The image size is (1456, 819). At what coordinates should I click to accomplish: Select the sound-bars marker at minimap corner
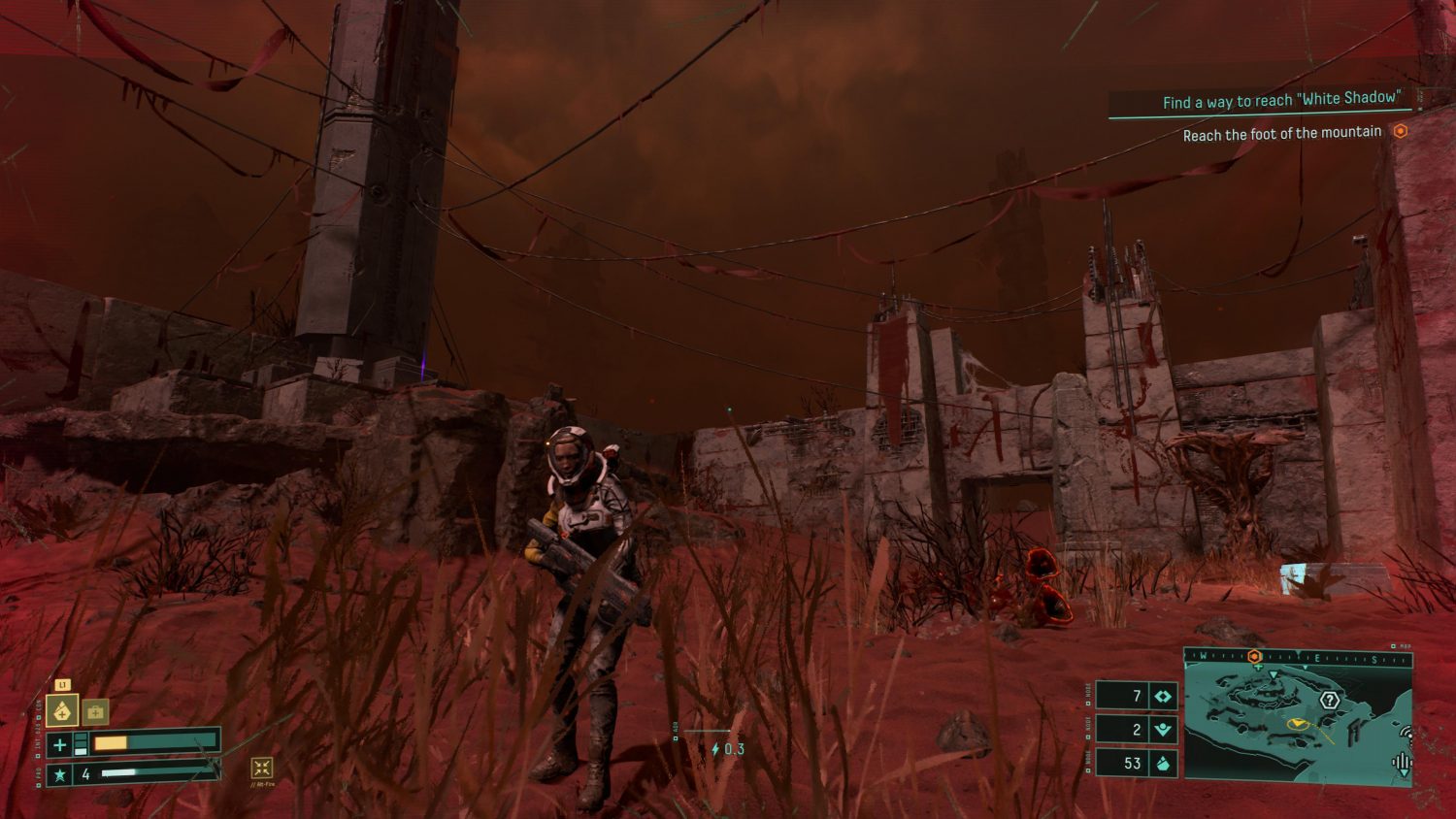pyautogui.click(x=1402, y=763)
